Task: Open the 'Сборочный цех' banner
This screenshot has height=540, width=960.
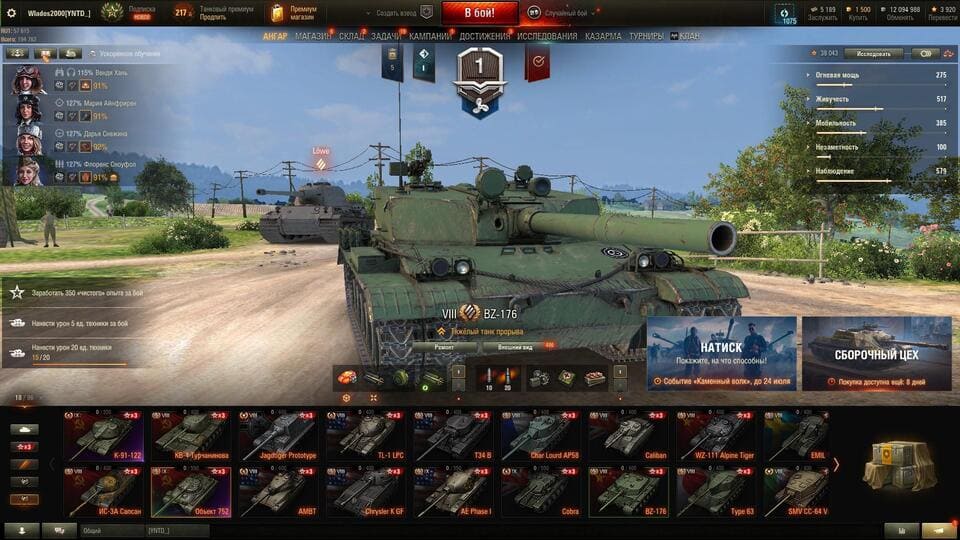Action: [877, 353]
